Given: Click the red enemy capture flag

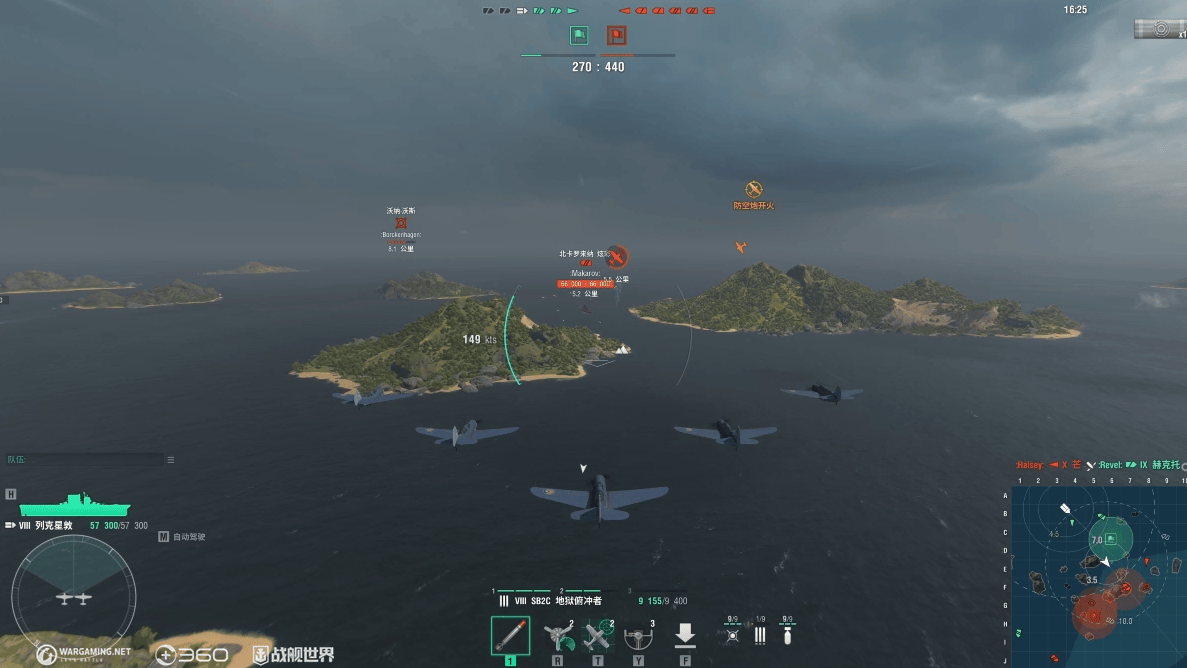Looking at the screenshot, I should (x=616, y=36).
